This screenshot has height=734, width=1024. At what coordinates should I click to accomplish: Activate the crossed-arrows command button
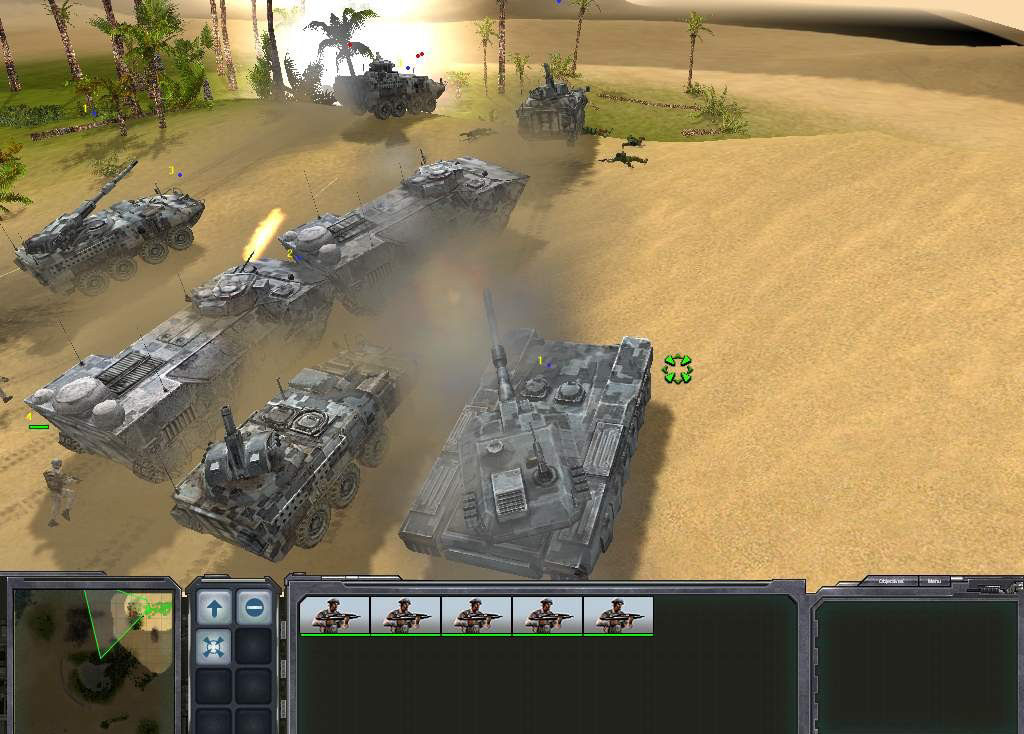[x=214, y=647]
